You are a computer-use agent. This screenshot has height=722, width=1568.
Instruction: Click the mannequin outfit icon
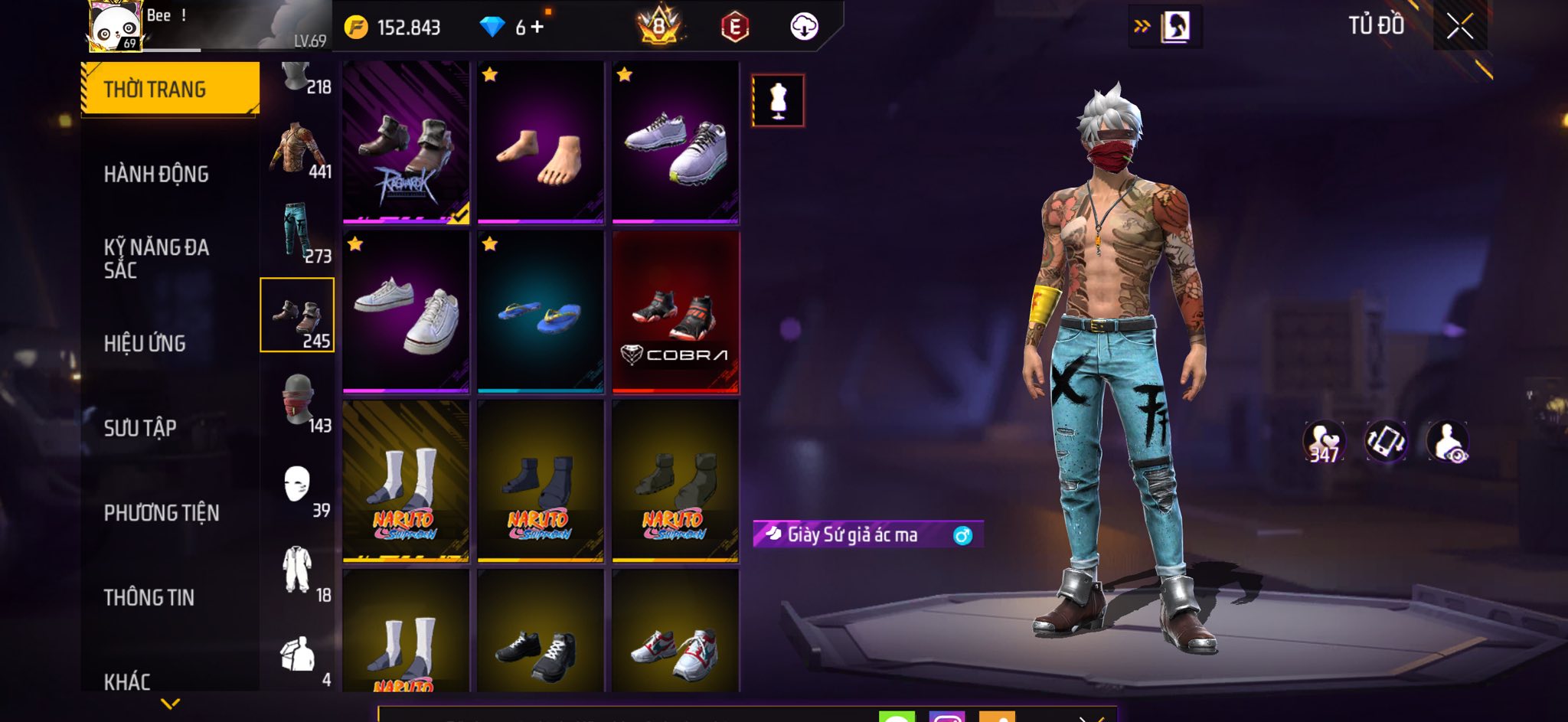point(778,100)
